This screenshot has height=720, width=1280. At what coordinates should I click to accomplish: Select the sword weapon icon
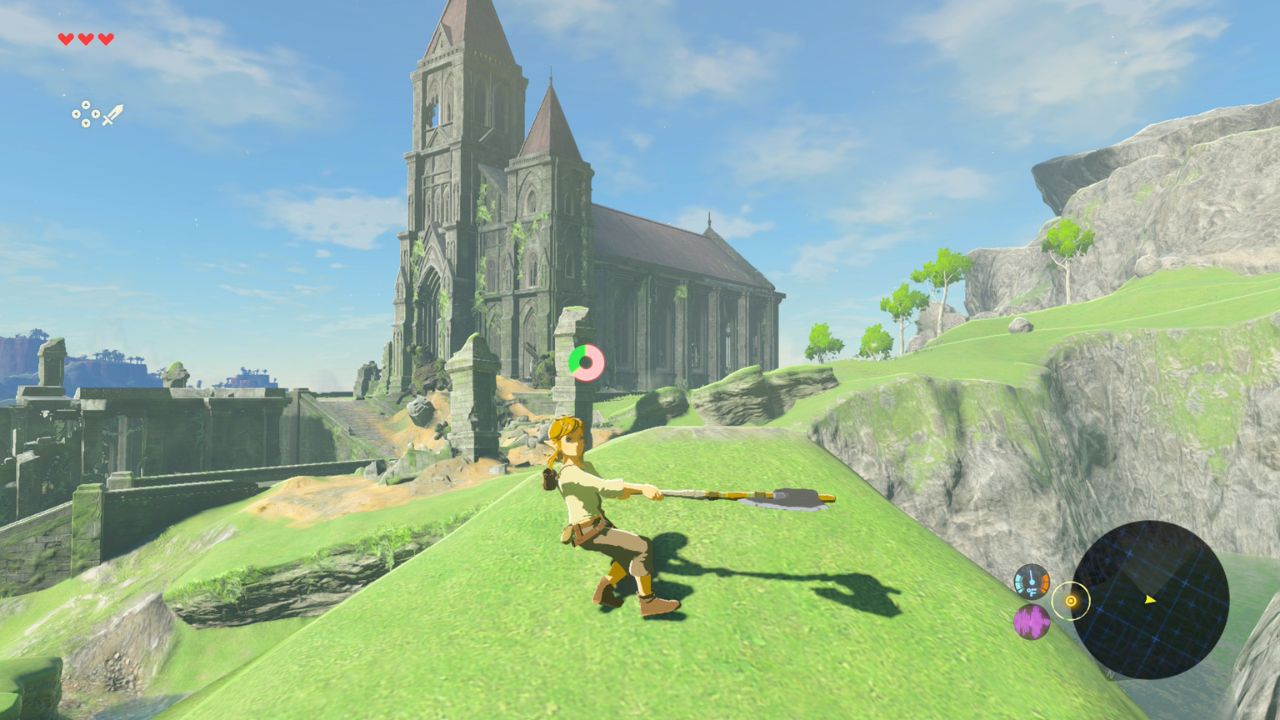point(112,114)
